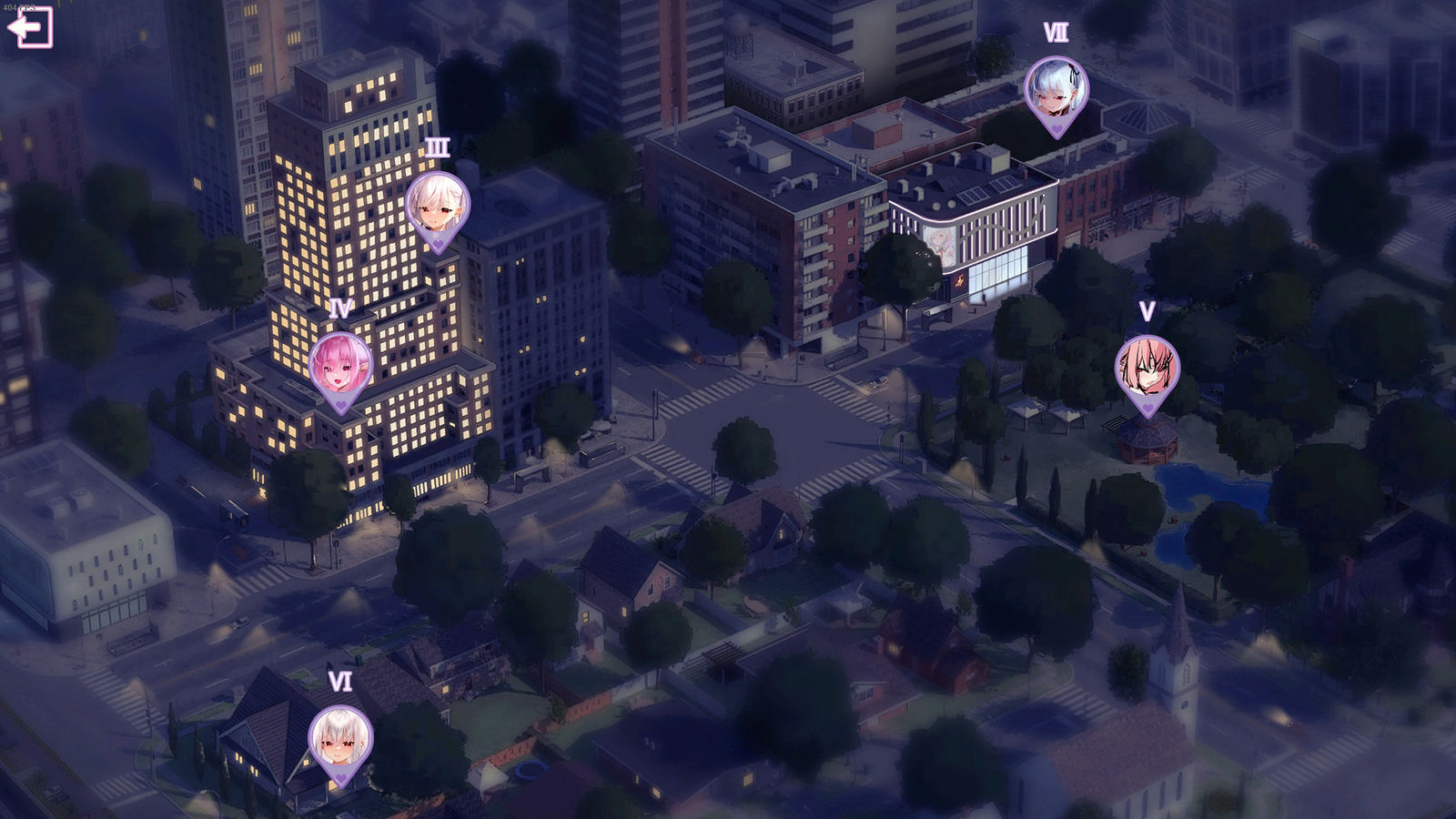Select map marker VI at the house
1456x819 pixels.
click(x=340, y=740)
